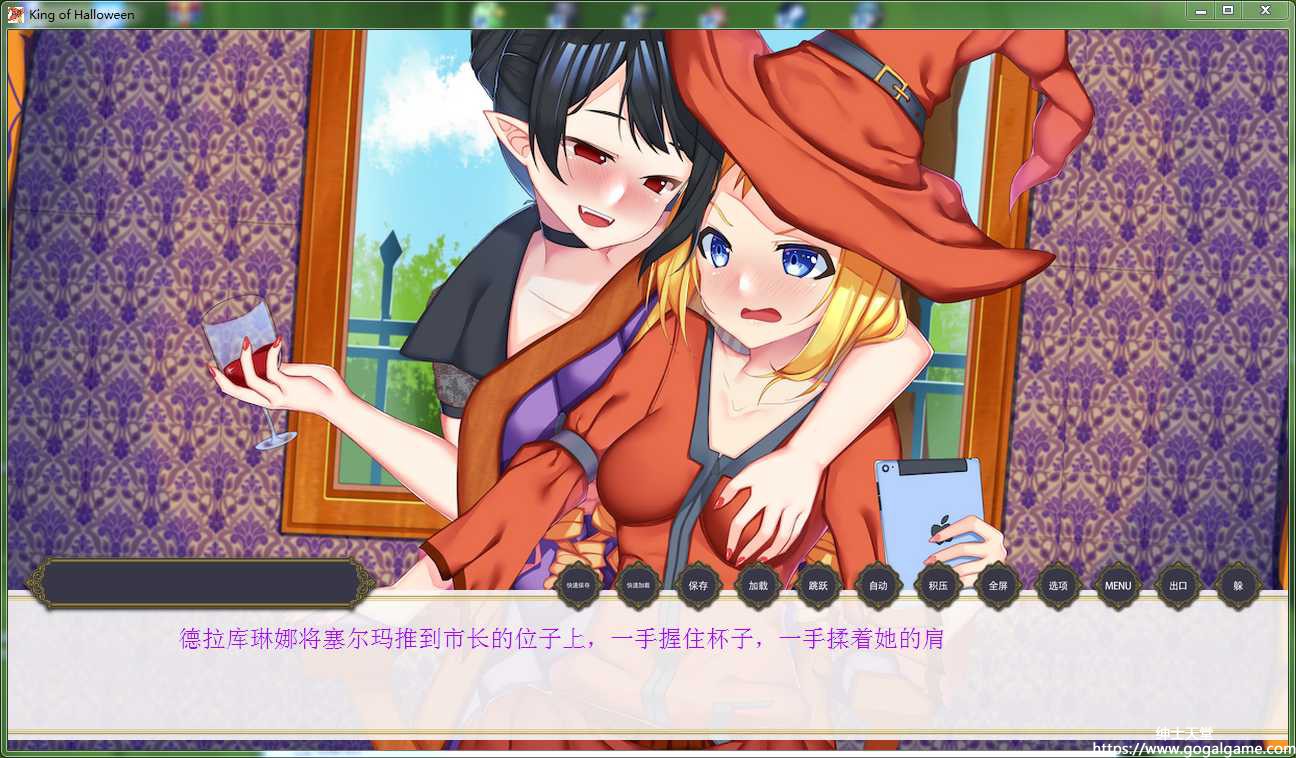Screen dimensions: 1296x758
Task: Toggle the 跳跃 skip button
Action: (818, 586)
